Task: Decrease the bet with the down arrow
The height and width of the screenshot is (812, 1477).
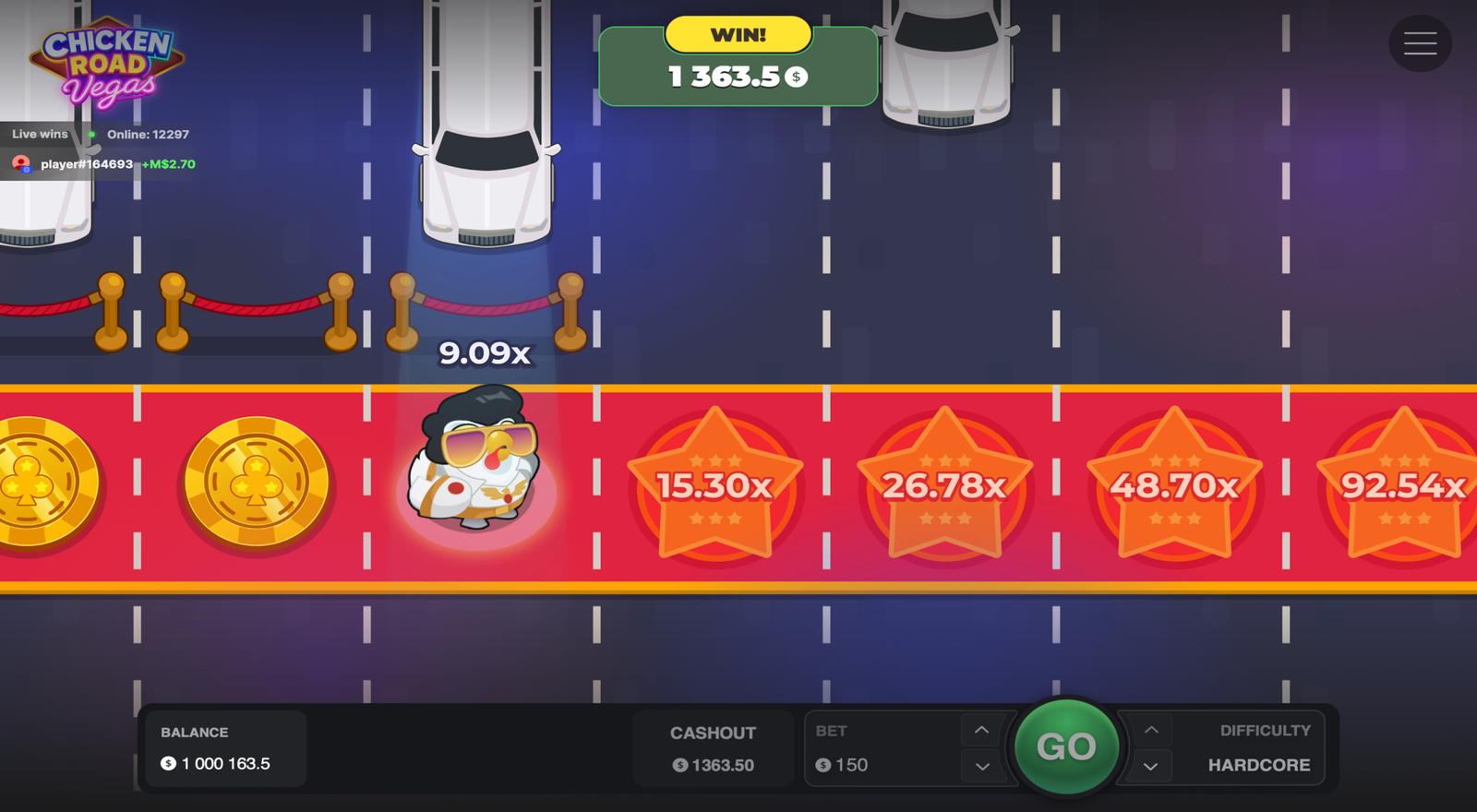Action: 981,765
